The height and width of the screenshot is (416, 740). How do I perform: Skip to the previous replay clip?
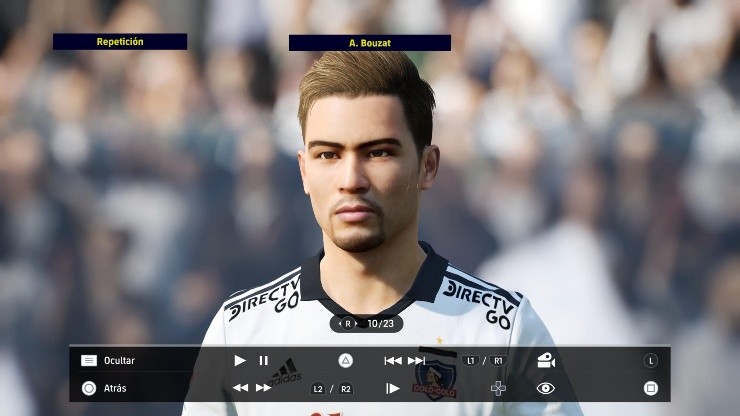(x=393, y=361)
